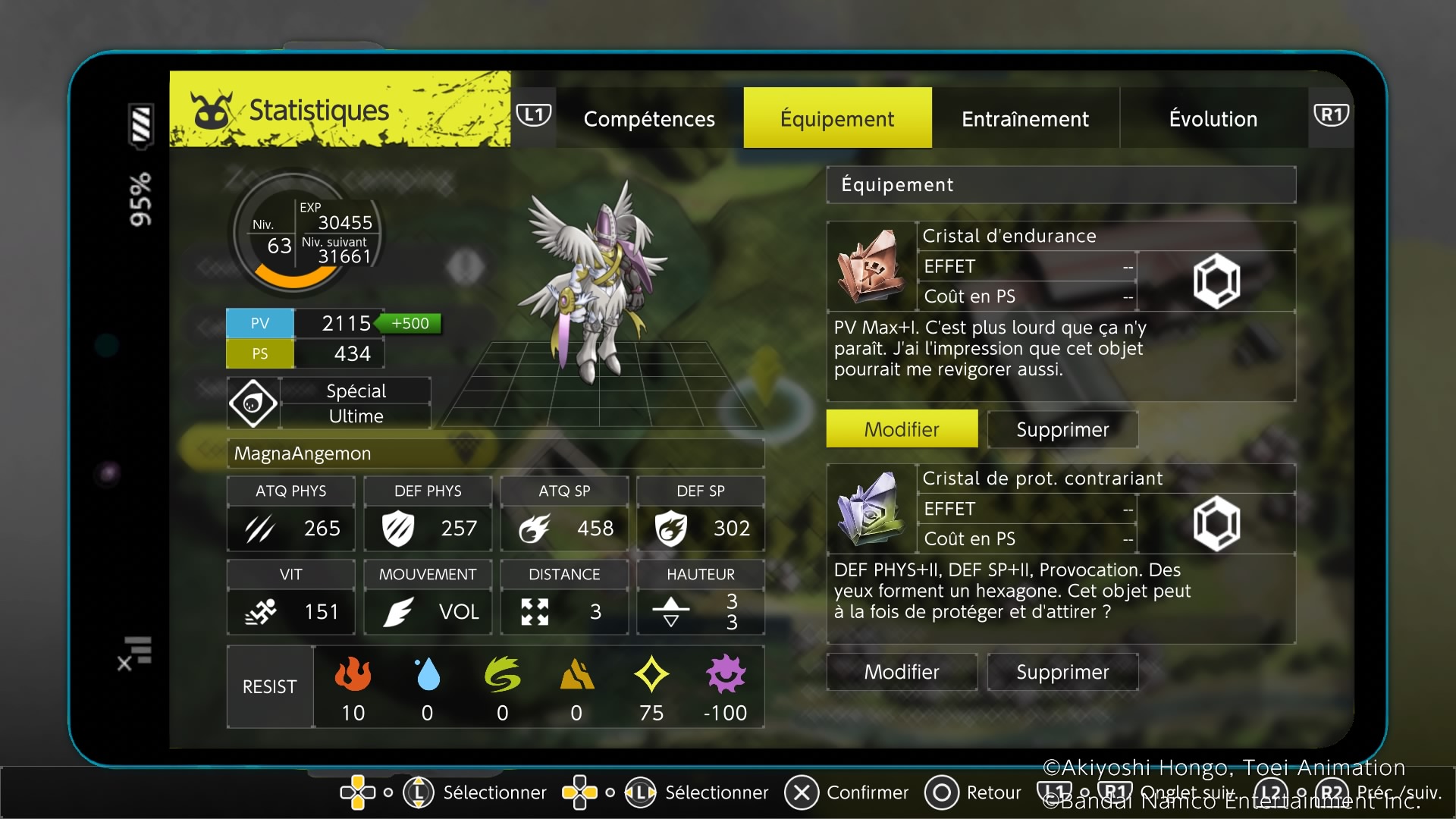Click the Statistiques header title
Viewport: 1456px width, 819px height.
click(318, 111)
